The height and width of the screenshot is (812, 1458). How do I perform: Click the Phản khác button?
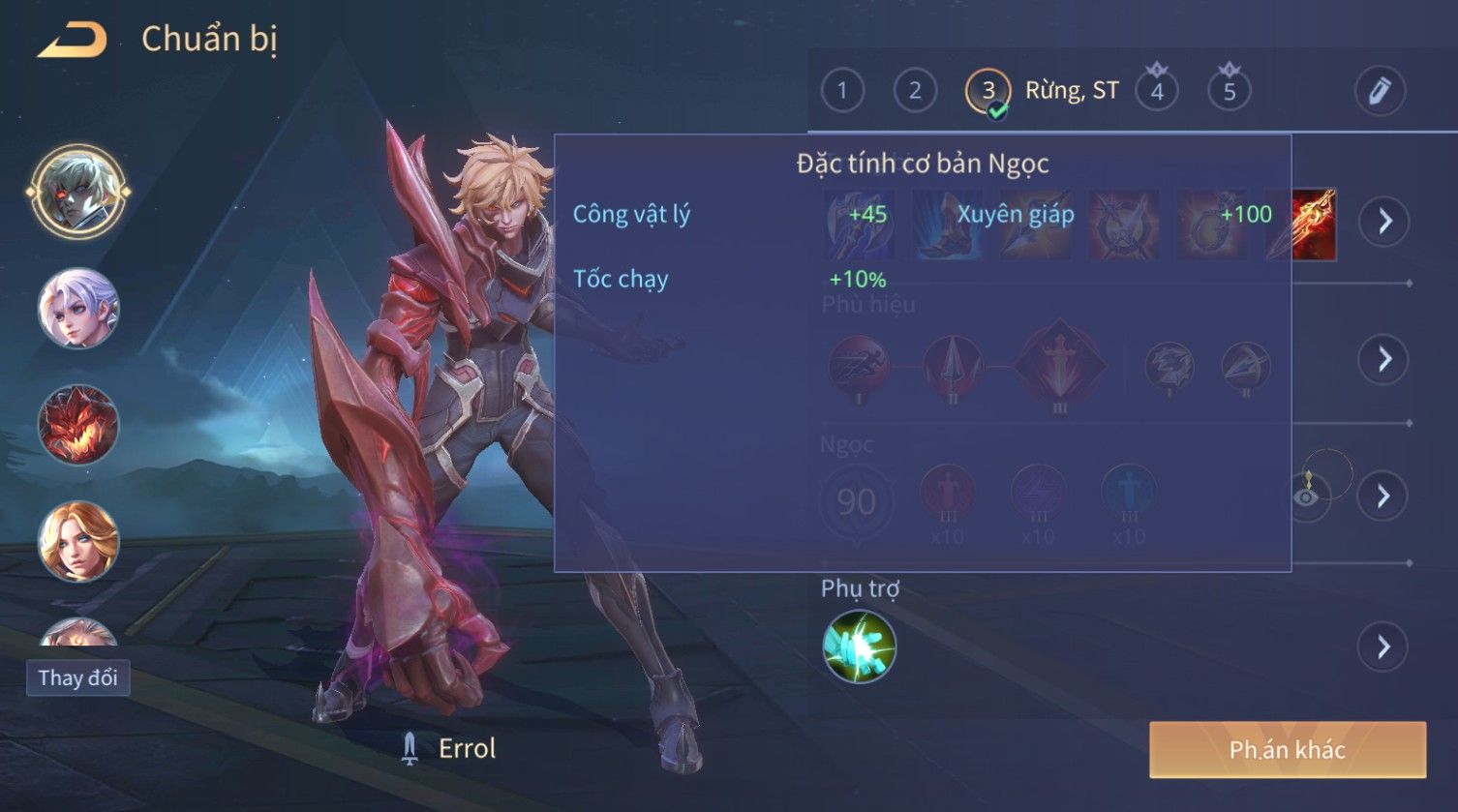point(1287,750)
